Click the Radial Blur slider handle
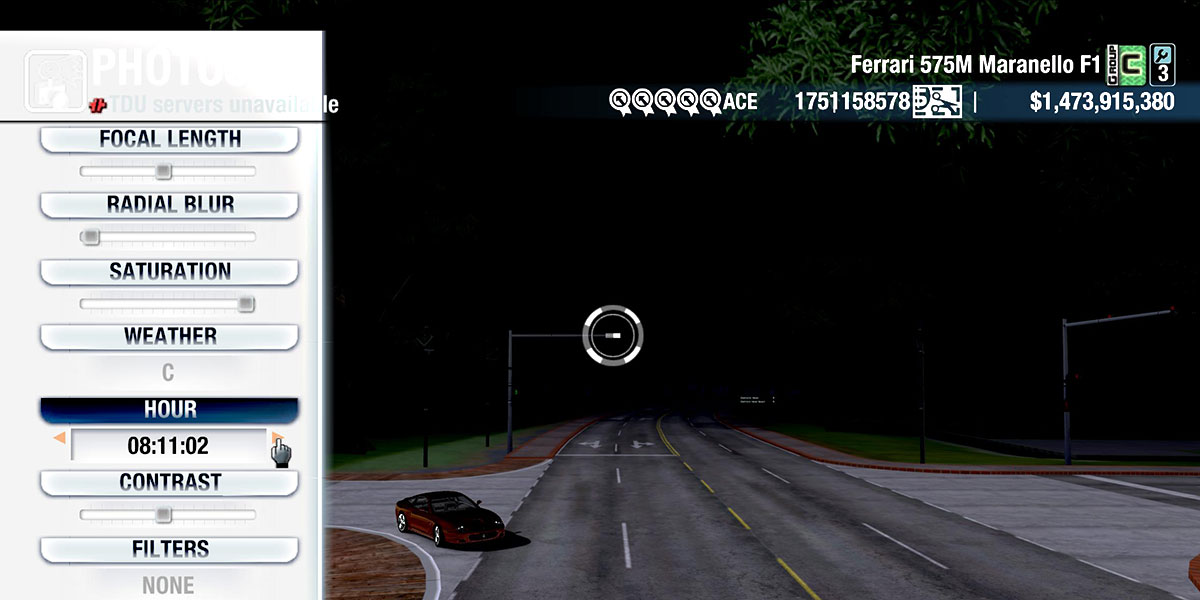The height and width of the screenshot is (600, 1200). click(91, 237)
